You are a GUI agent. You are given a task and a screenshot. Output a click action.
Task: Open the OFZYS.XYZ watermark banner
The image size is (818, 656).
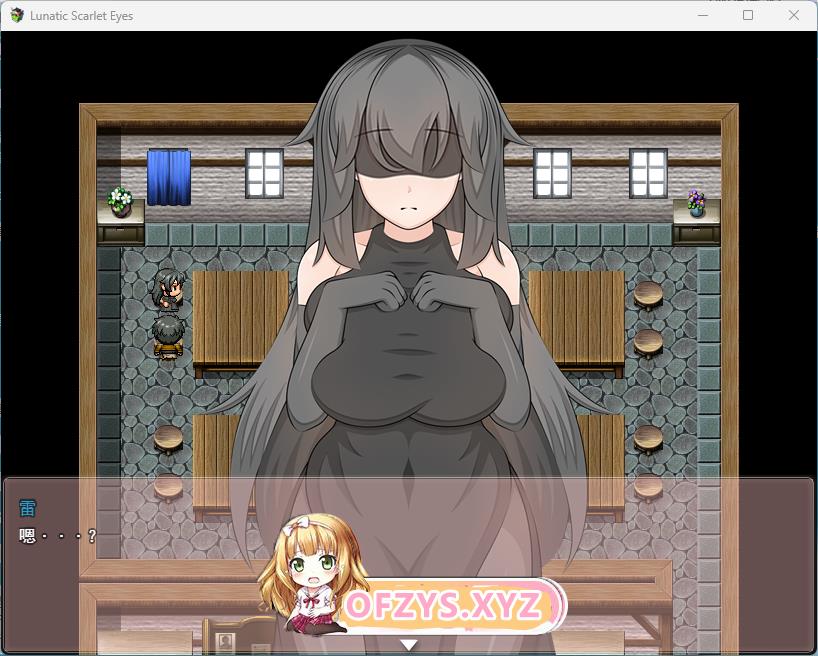445,606
